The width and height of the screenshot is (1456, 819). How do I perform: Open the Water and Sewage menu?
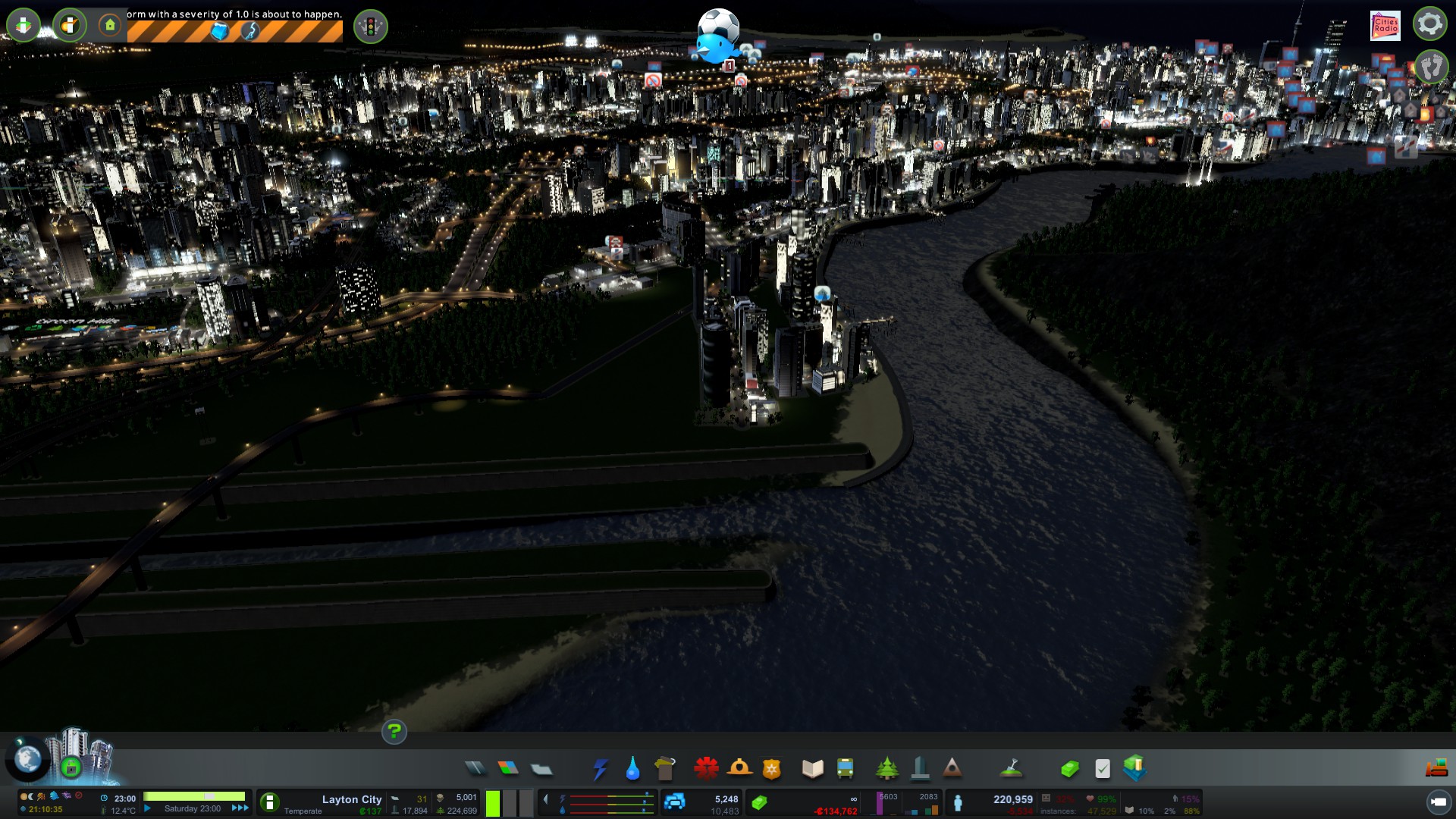click(632, 769)
